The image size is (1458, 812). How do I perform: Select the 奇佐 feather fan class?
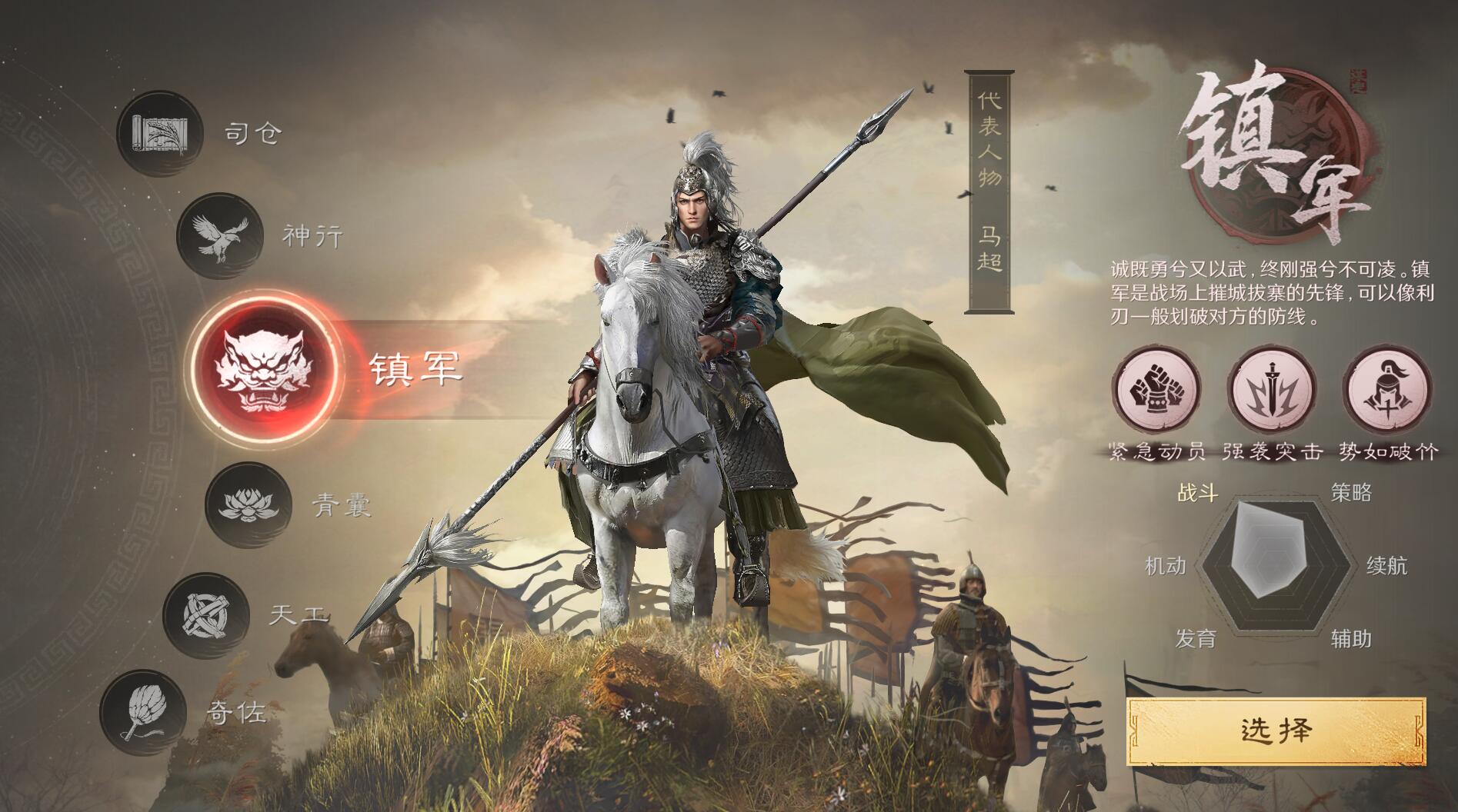click(x=143, y=713)
